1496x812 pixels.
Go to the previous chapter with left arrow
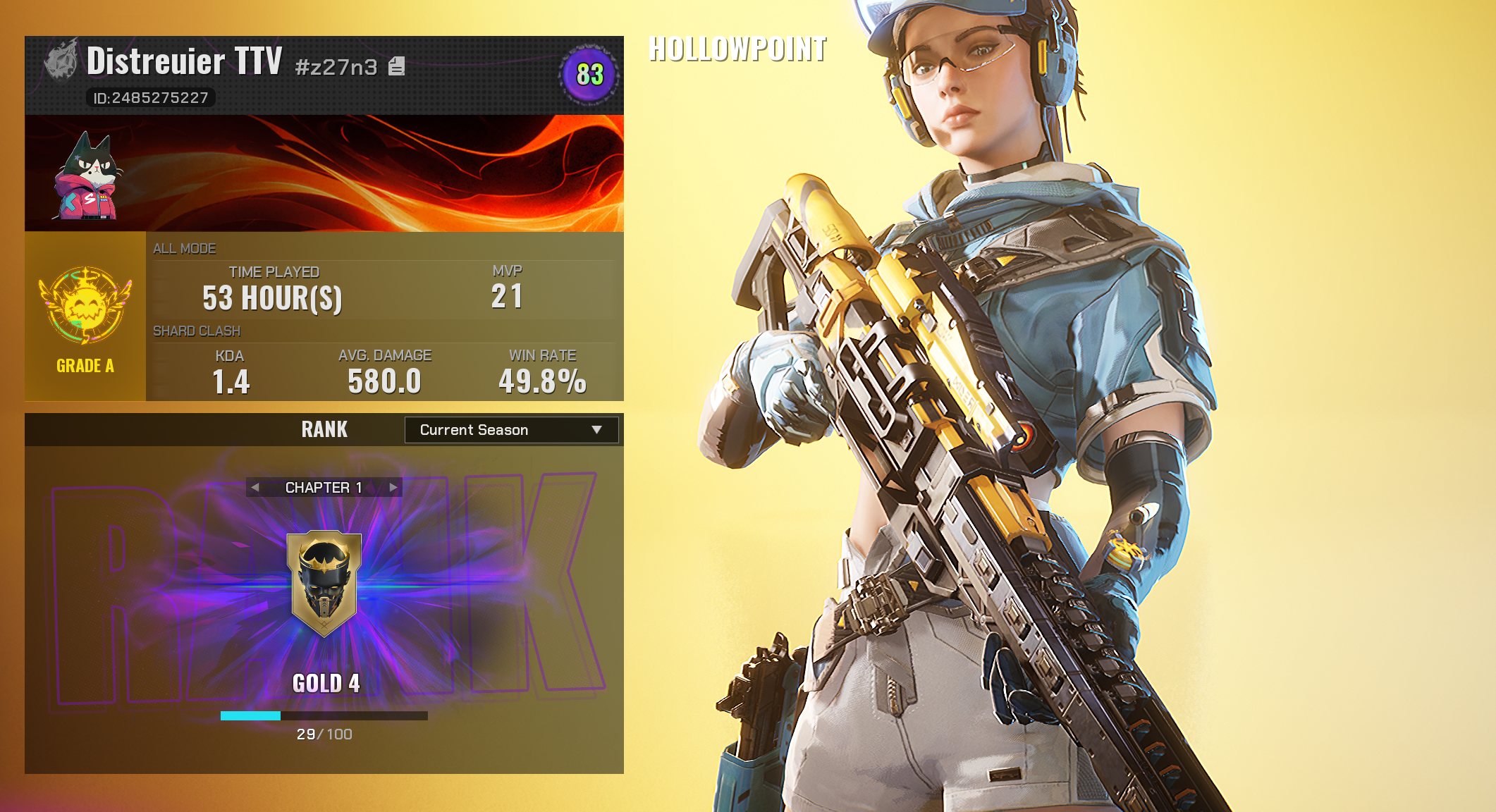pos(255,487)
